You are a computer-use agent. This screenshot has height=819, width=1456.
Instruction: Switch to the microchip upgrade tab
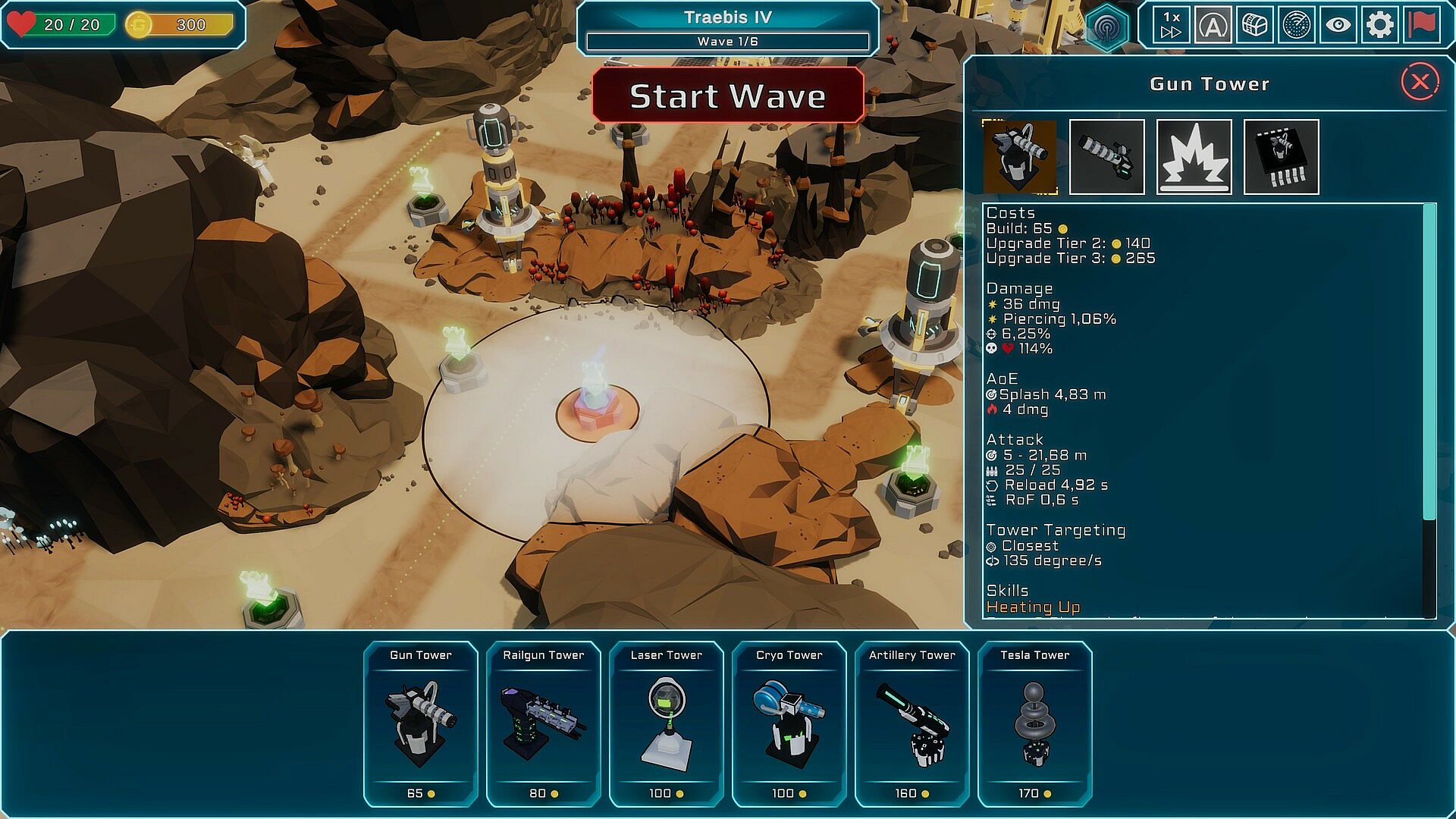(x=1282, y=157)
